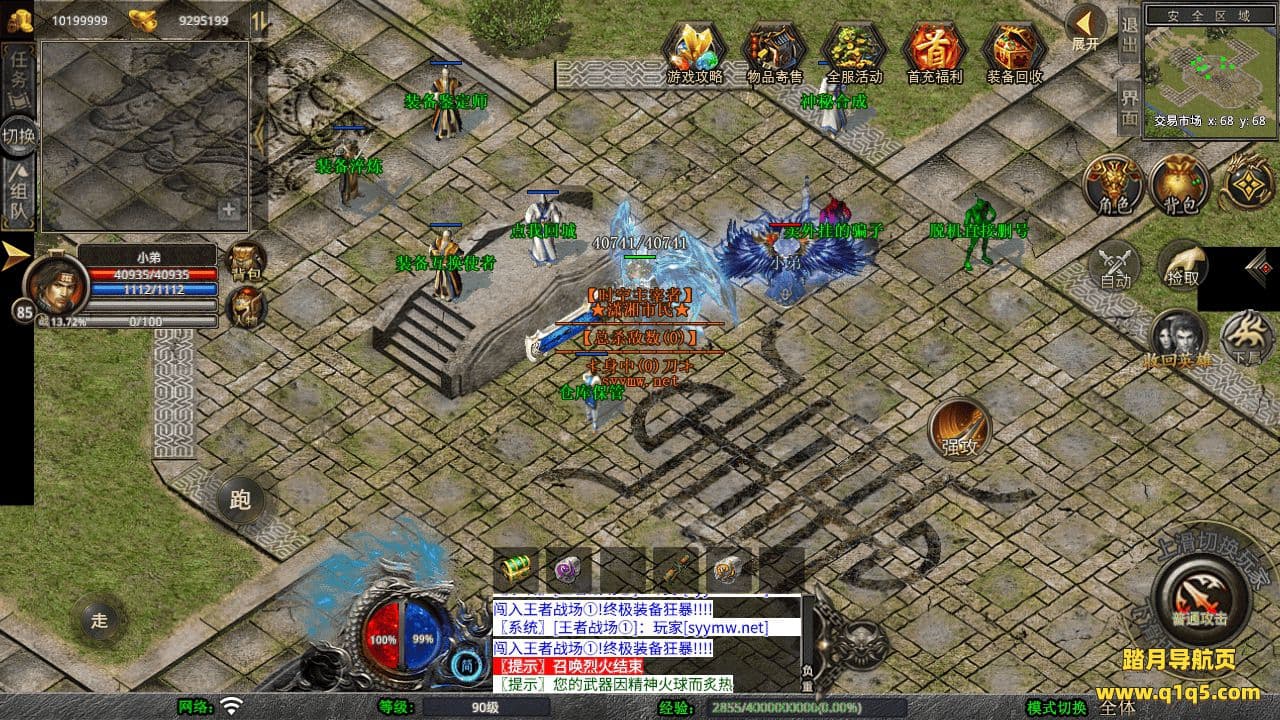This screenshot has height=720, width=1280.
Task: Open the round 背包 bag beside 角色
Action: point(1180,184)
